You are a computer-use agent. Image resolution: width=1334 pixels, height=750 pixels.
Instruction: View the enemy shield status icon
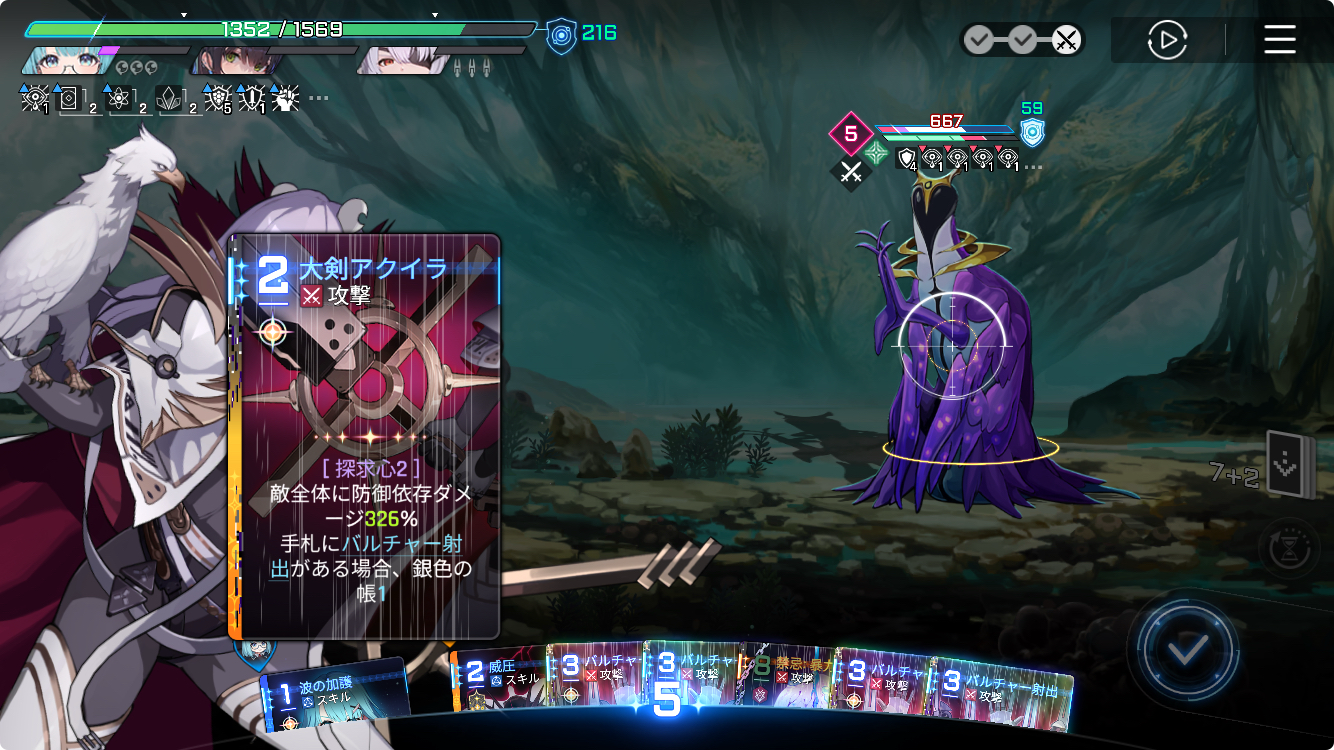(1032, 132)
